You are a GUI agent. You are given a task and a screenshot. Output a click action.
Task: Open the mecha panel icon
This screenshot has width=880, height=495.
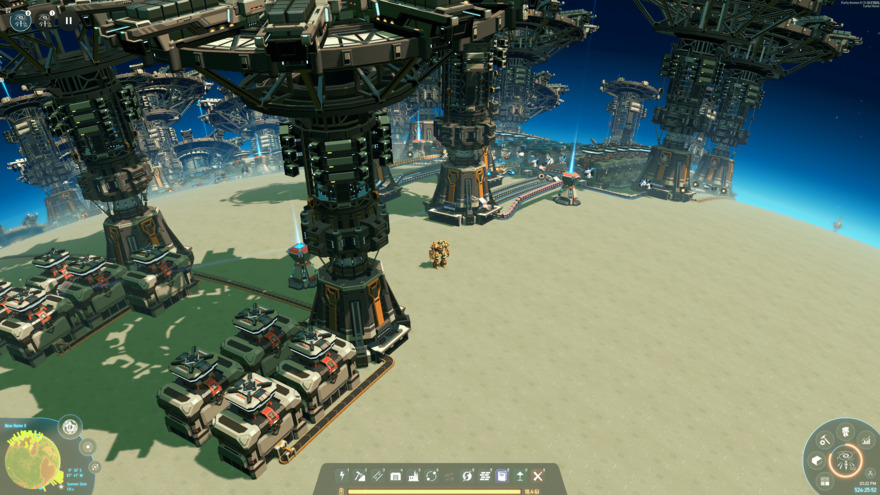pyautogui.click(x=845, y=432)
